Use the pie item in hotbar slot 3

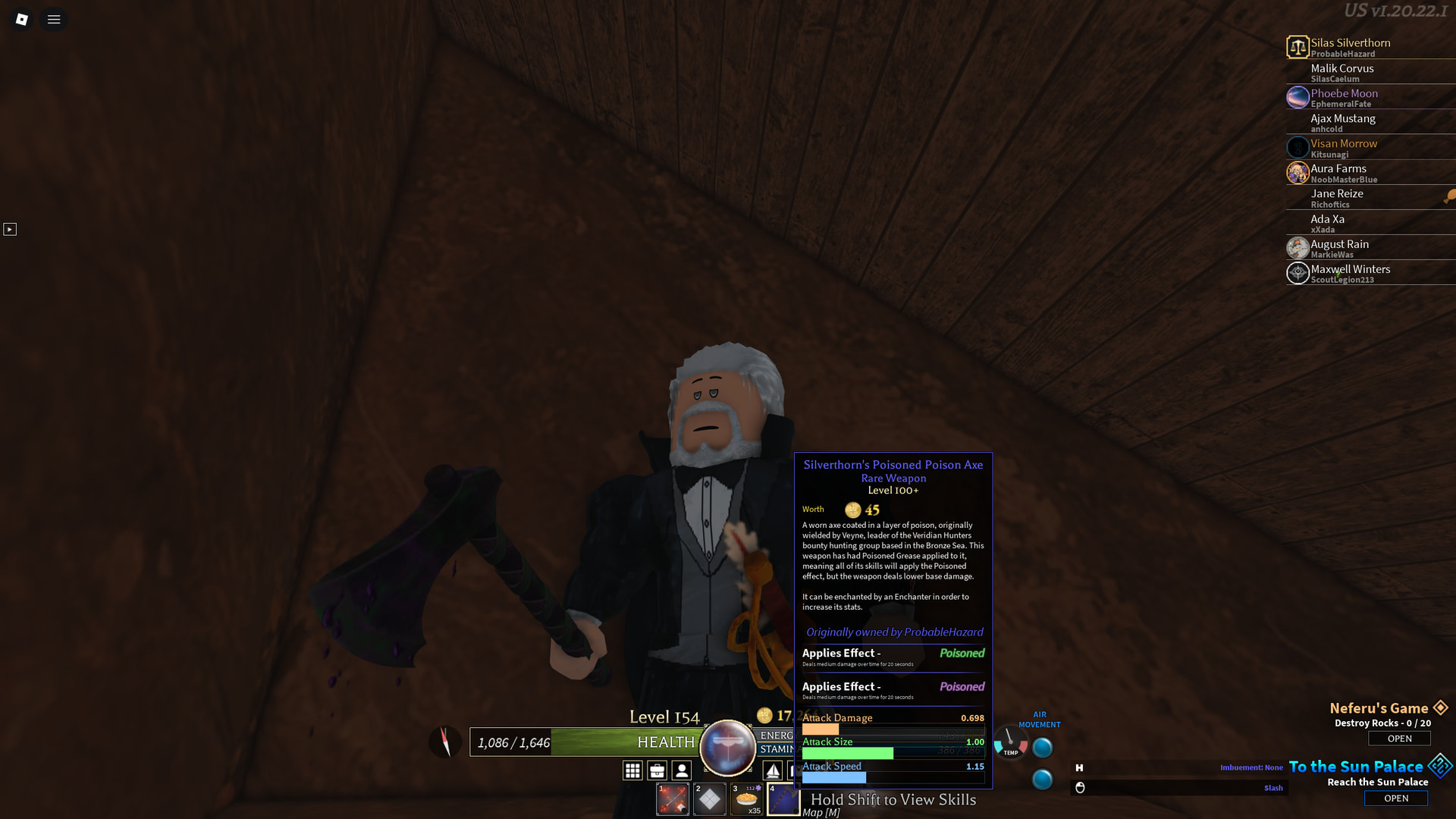[x=747, y=799]
